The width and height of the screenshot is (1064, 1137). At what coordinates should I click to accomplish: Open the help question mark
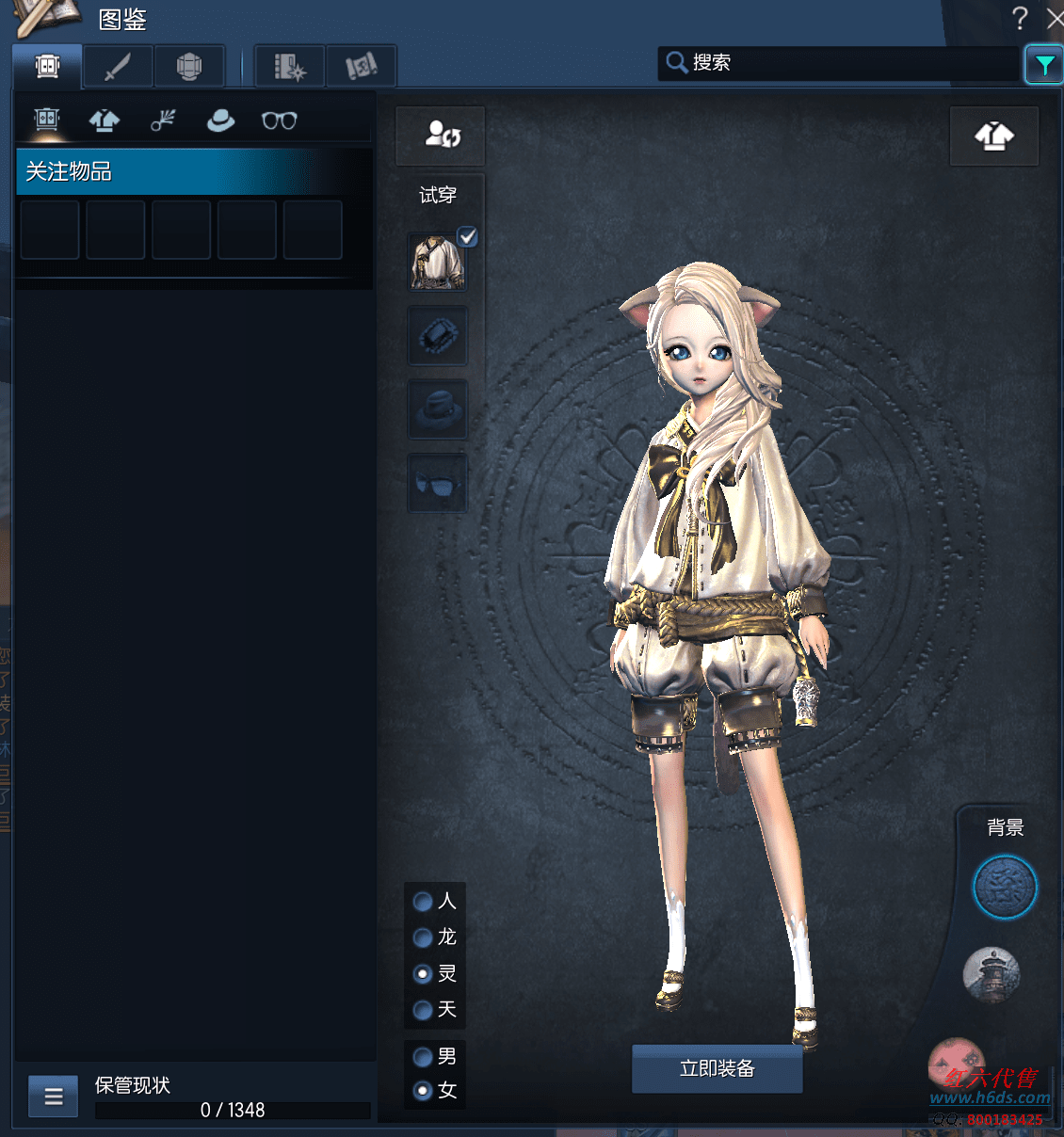point(1019,18)
